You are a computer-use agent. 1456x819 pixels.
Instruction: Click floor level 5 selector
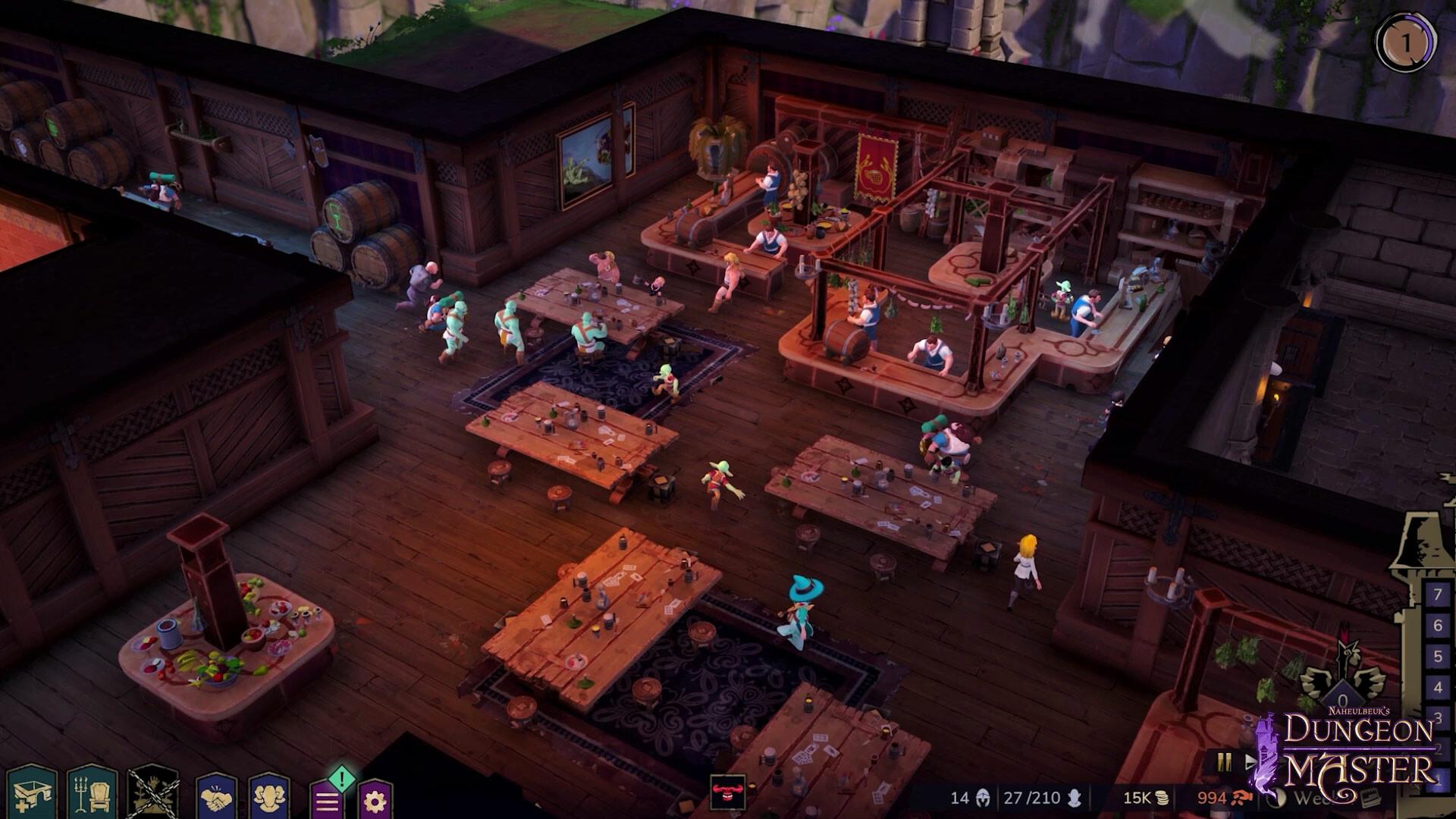1436,655
